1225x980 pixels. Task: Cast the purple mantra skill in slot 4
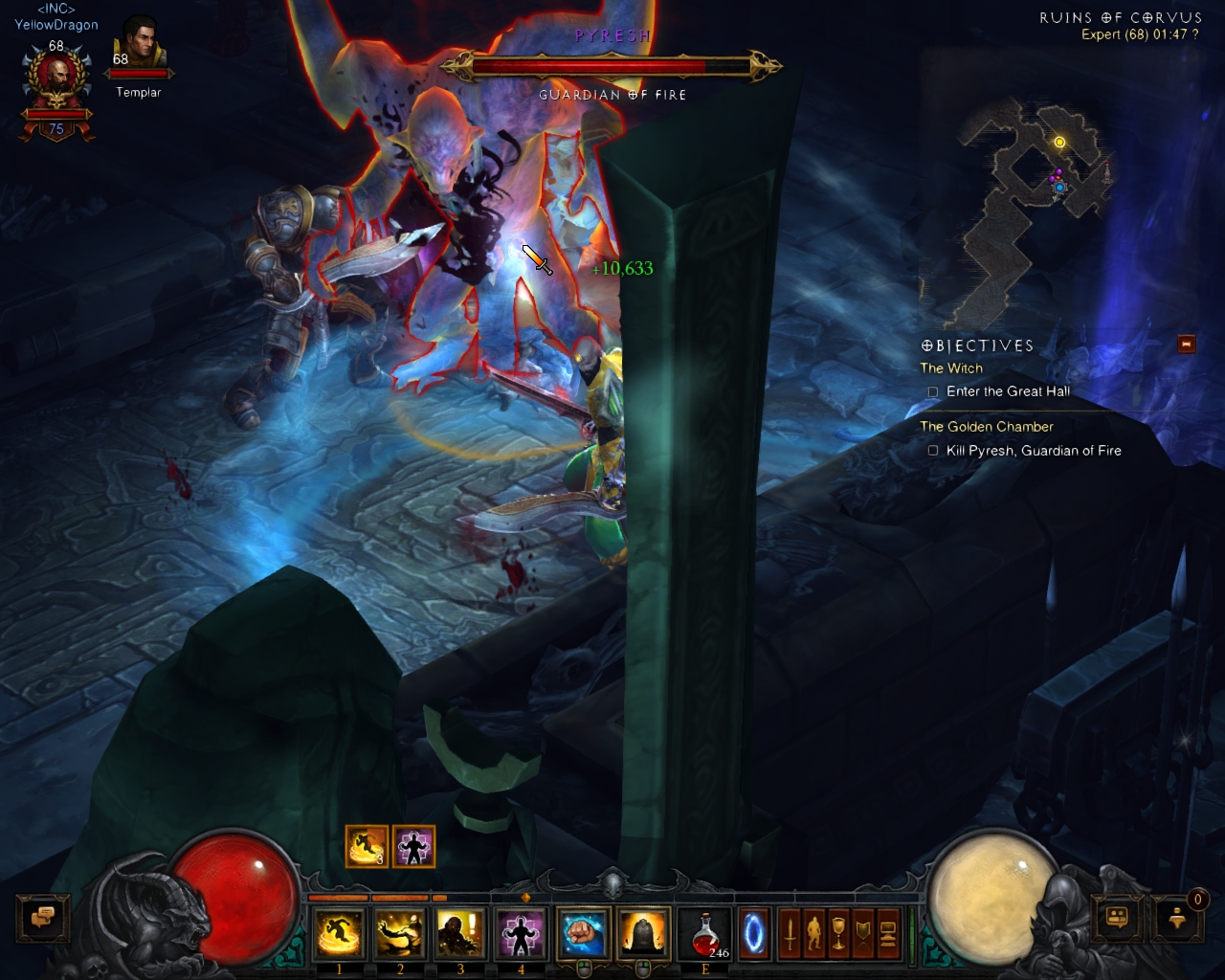(521, 933)
